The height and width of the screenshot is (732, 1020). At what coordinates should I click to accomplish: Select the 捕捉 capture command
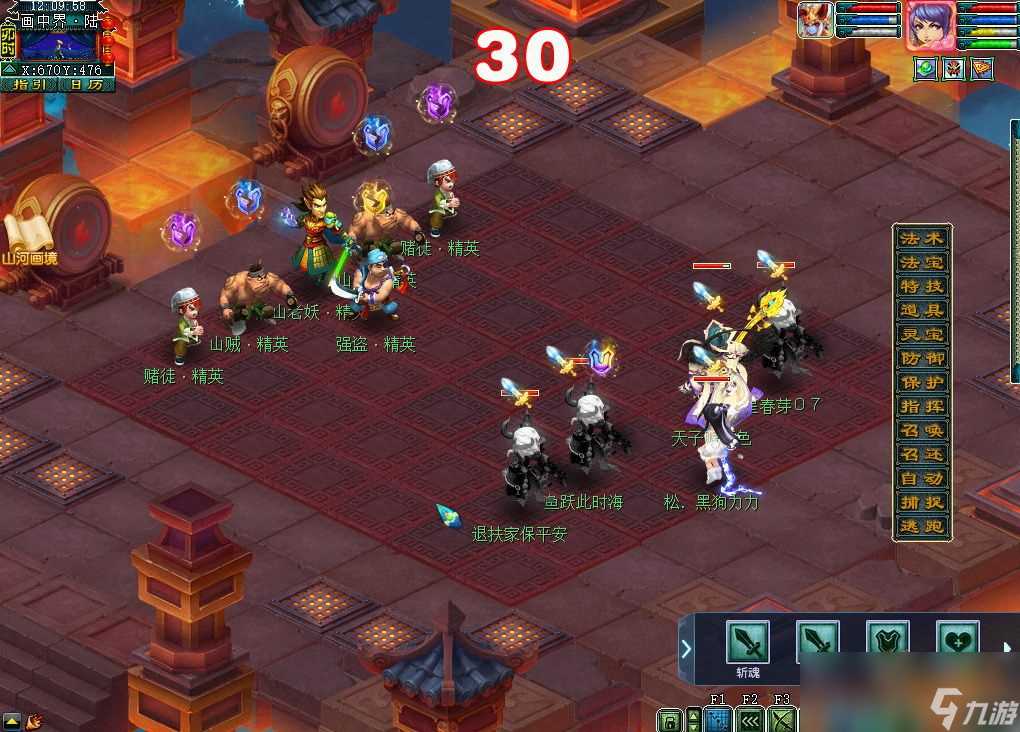921,503
